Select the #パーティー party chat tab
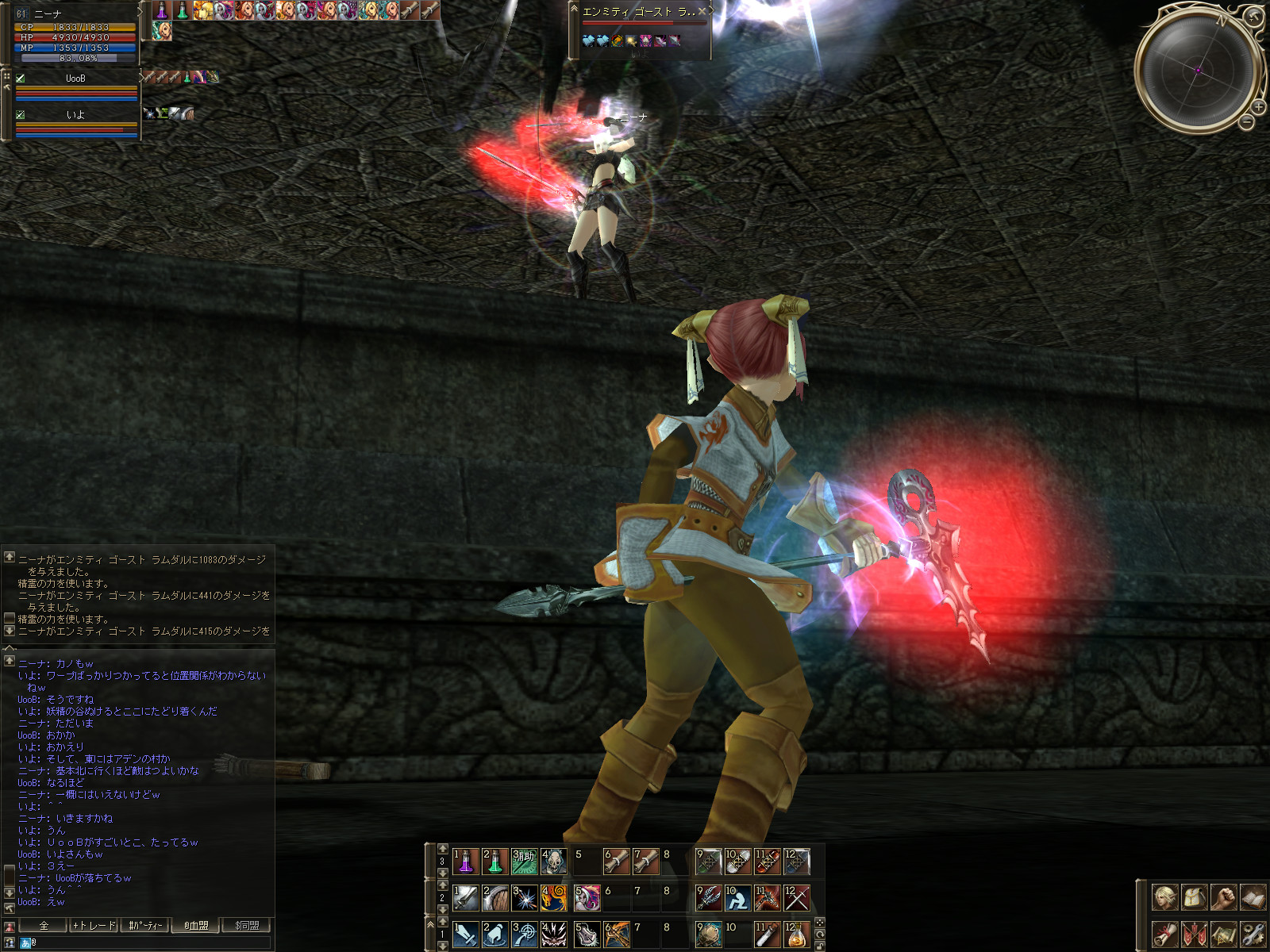Screen dimensions: 1270x952 coord(145,925)
